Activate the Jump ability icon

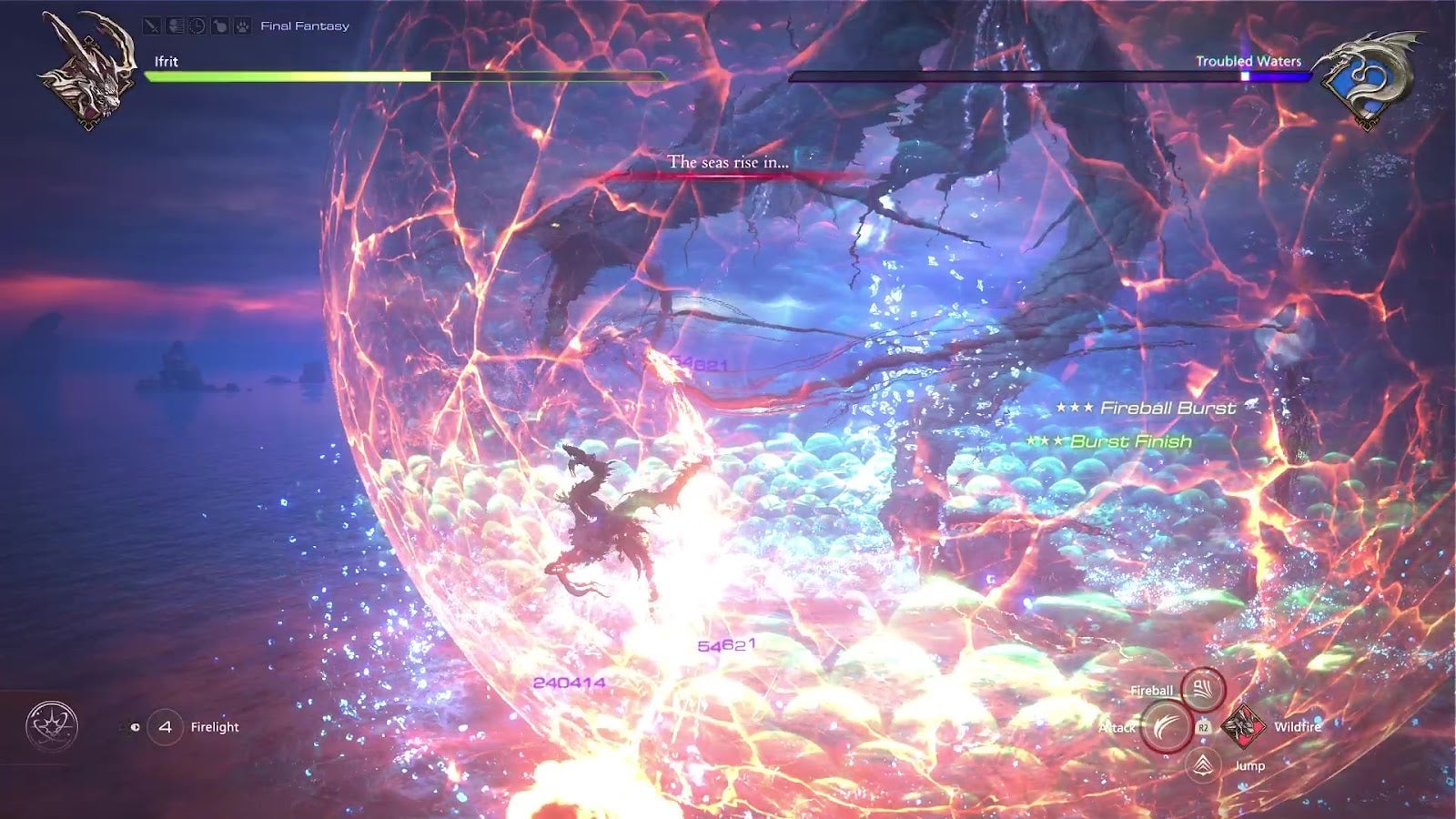click(x=1203, y=764)
